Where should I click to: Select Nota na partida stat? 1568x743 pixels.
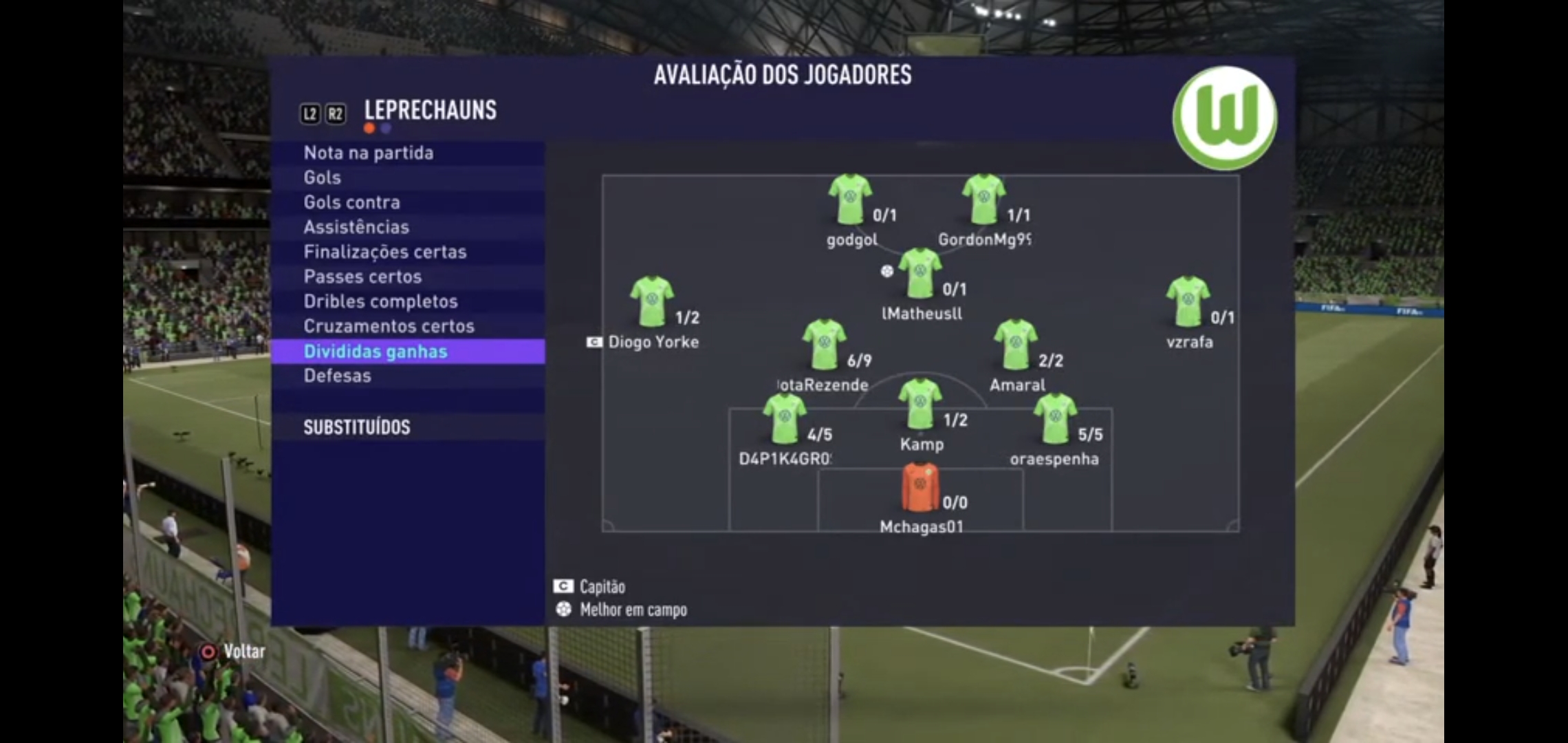(x=369, y=153)
